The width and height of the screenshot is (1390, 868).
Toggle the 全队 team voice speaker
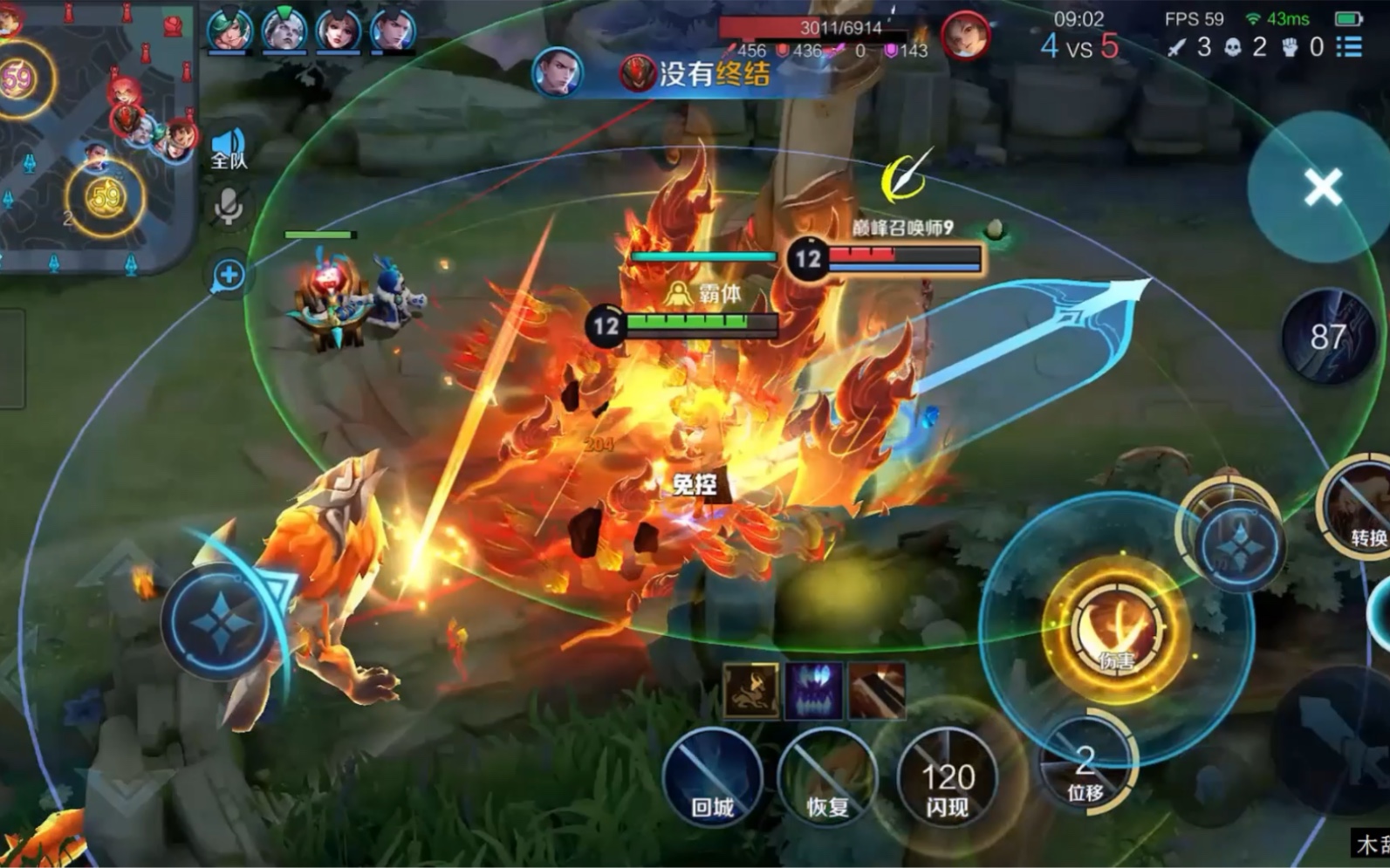click(229, 148)
